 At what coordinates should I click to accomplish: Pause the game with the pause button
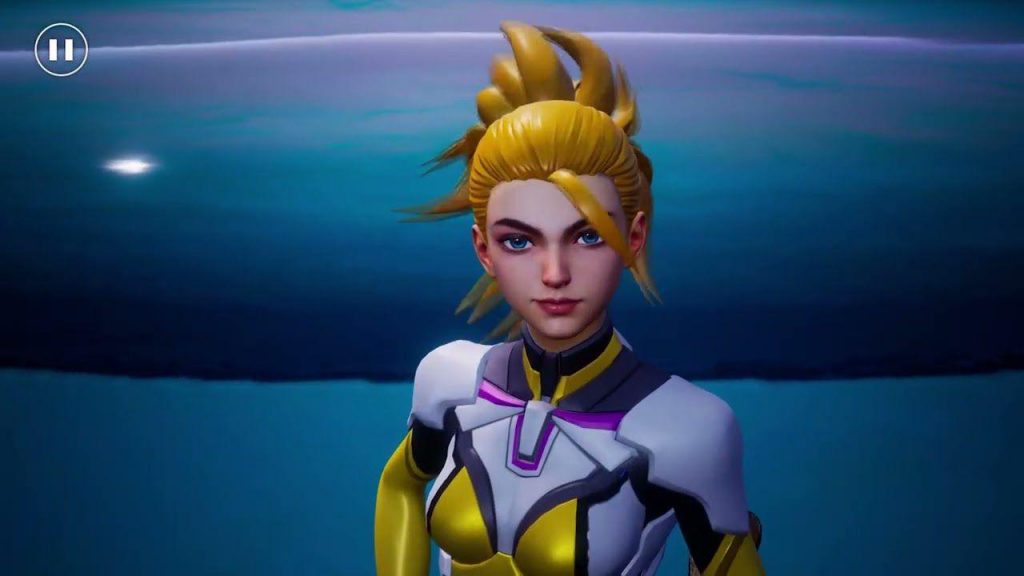(x=61, y=50)
